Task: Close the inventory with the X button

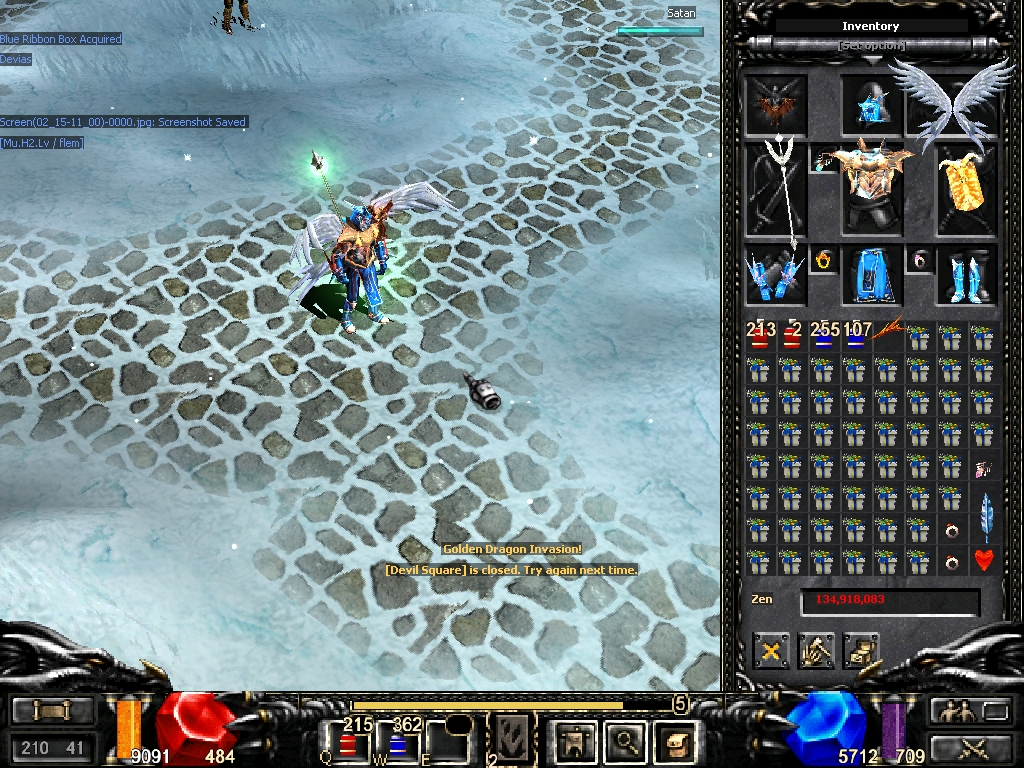Action: pyautogui.click(x=772, y=653)
